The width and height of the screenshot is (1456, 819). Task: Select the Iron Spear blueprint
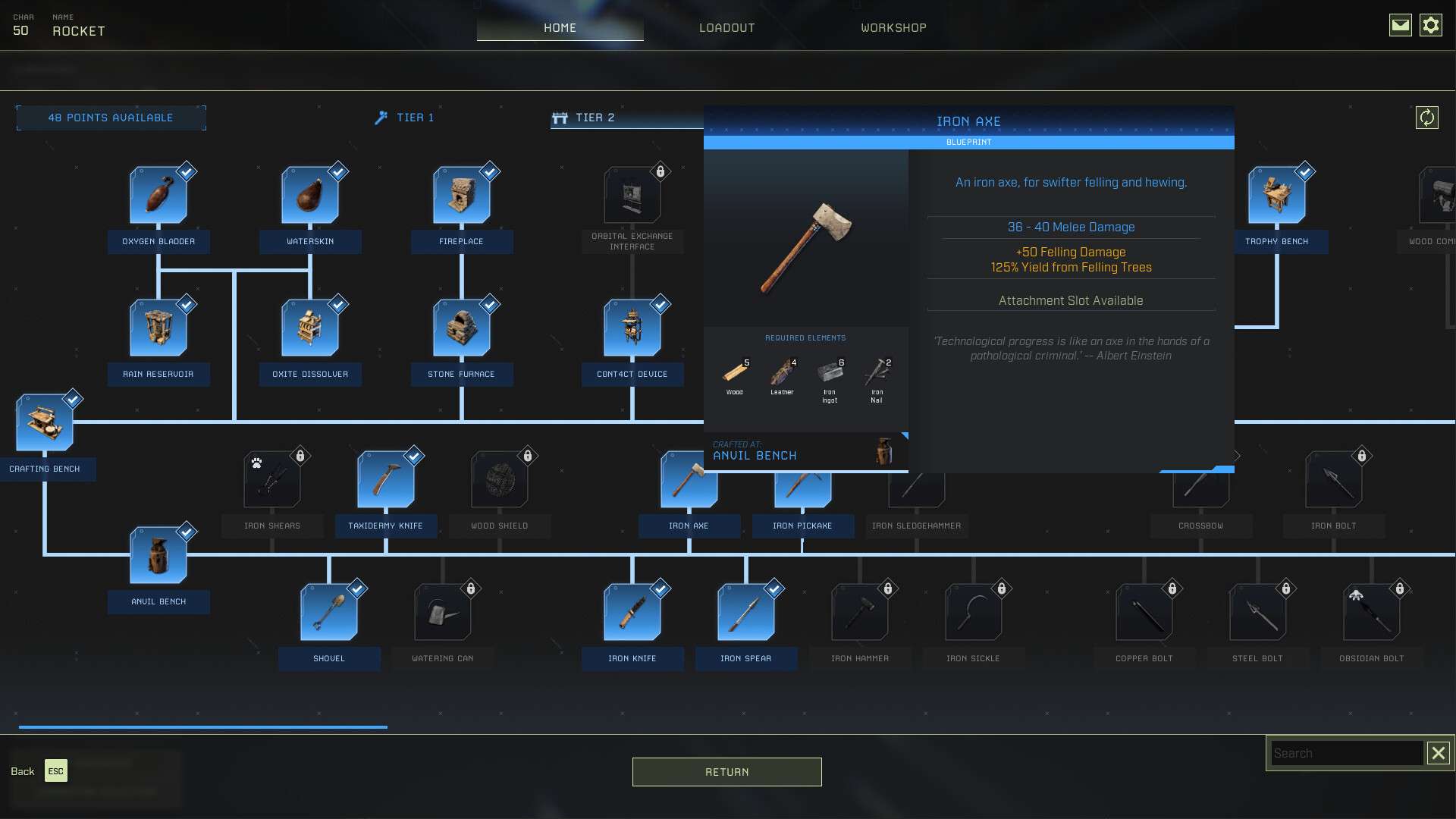tap(746, 613)
